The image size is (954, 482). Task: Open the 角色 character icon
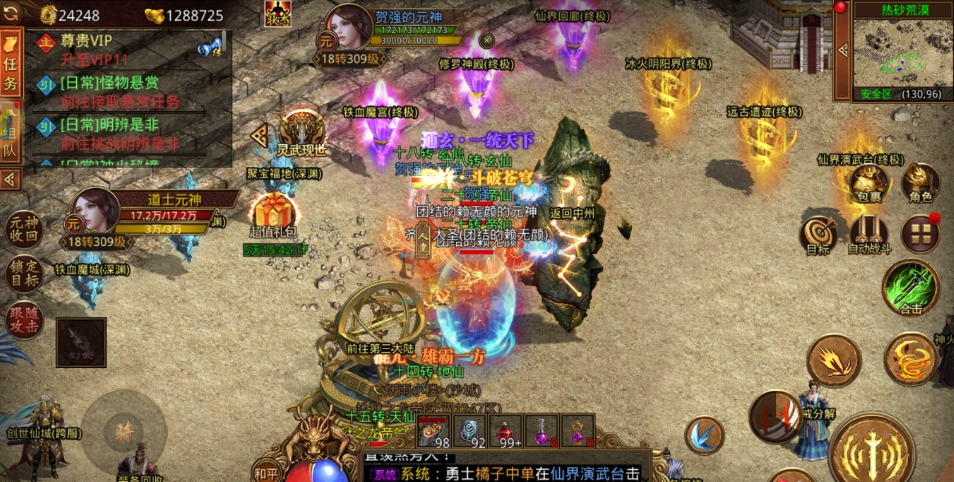tap(919, 184)
